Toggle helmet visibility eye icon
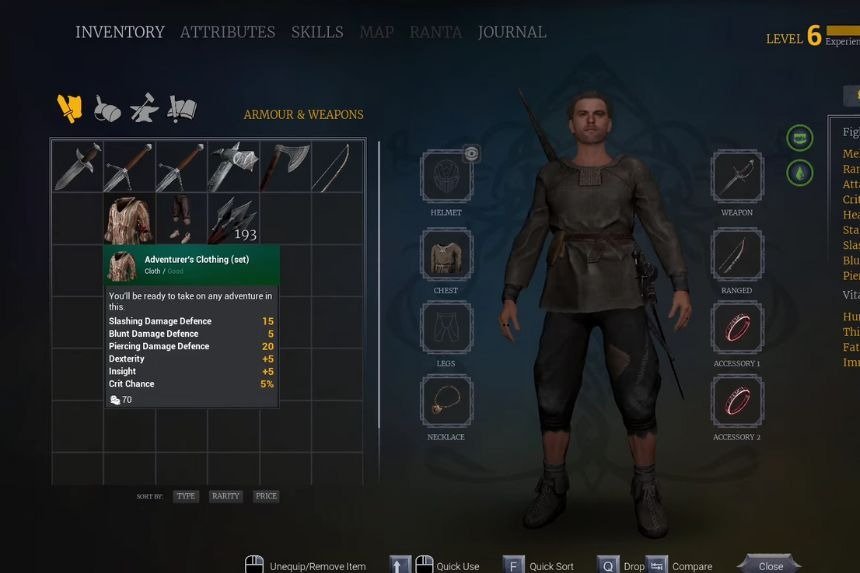Image resolution: width=860 pixels, height=573 pixels. point(472,154)
